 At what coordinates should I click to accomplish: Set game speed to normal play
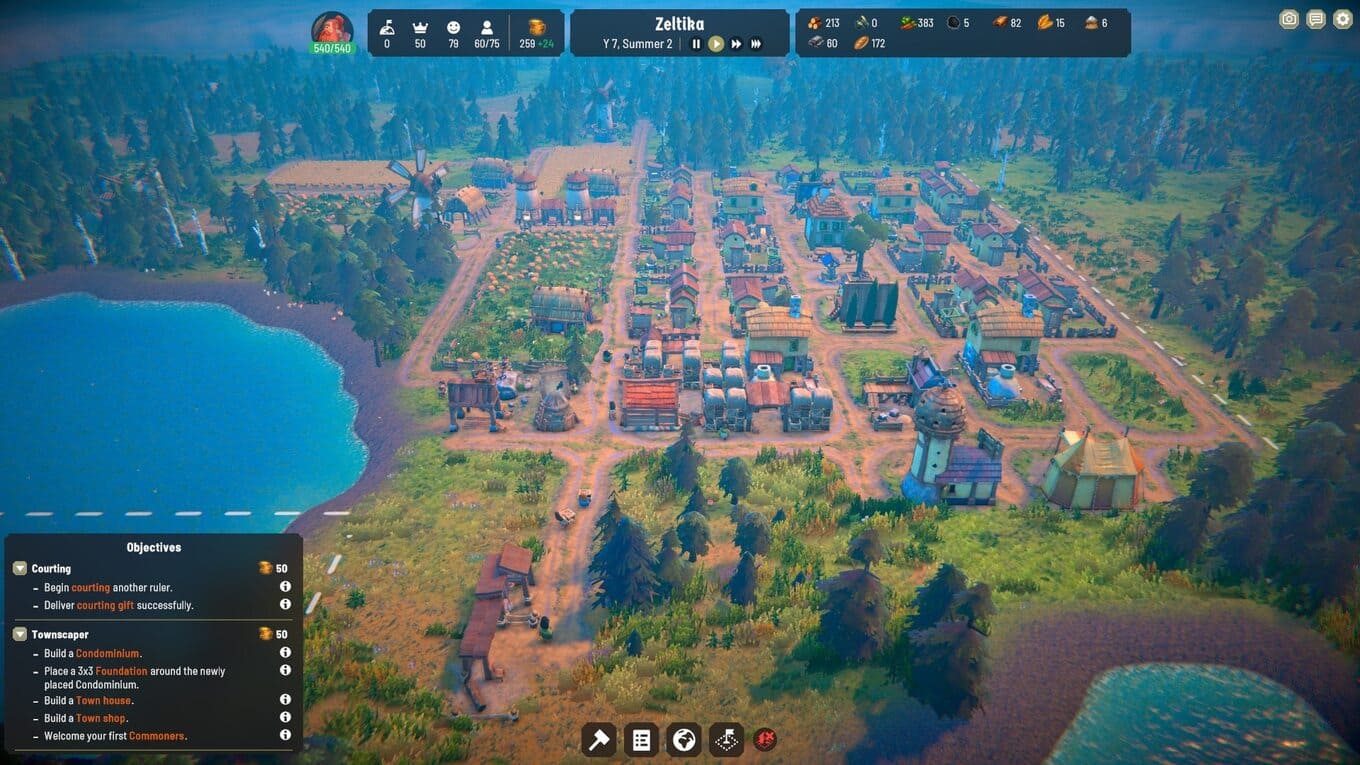[x=716, y=44]
